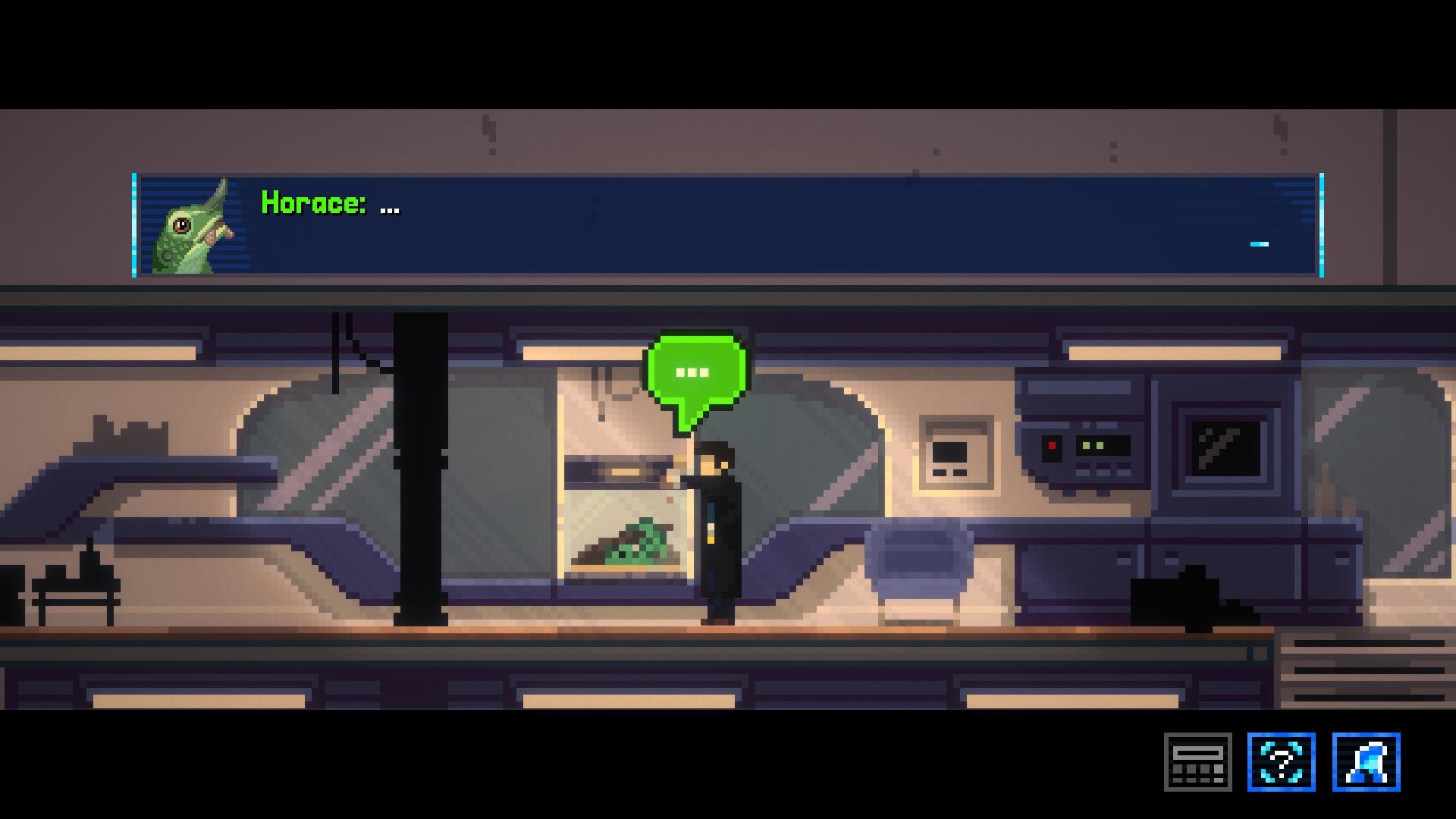
Task: Advance the dialogue by clicking the text bar
Action: coord(682,227)
